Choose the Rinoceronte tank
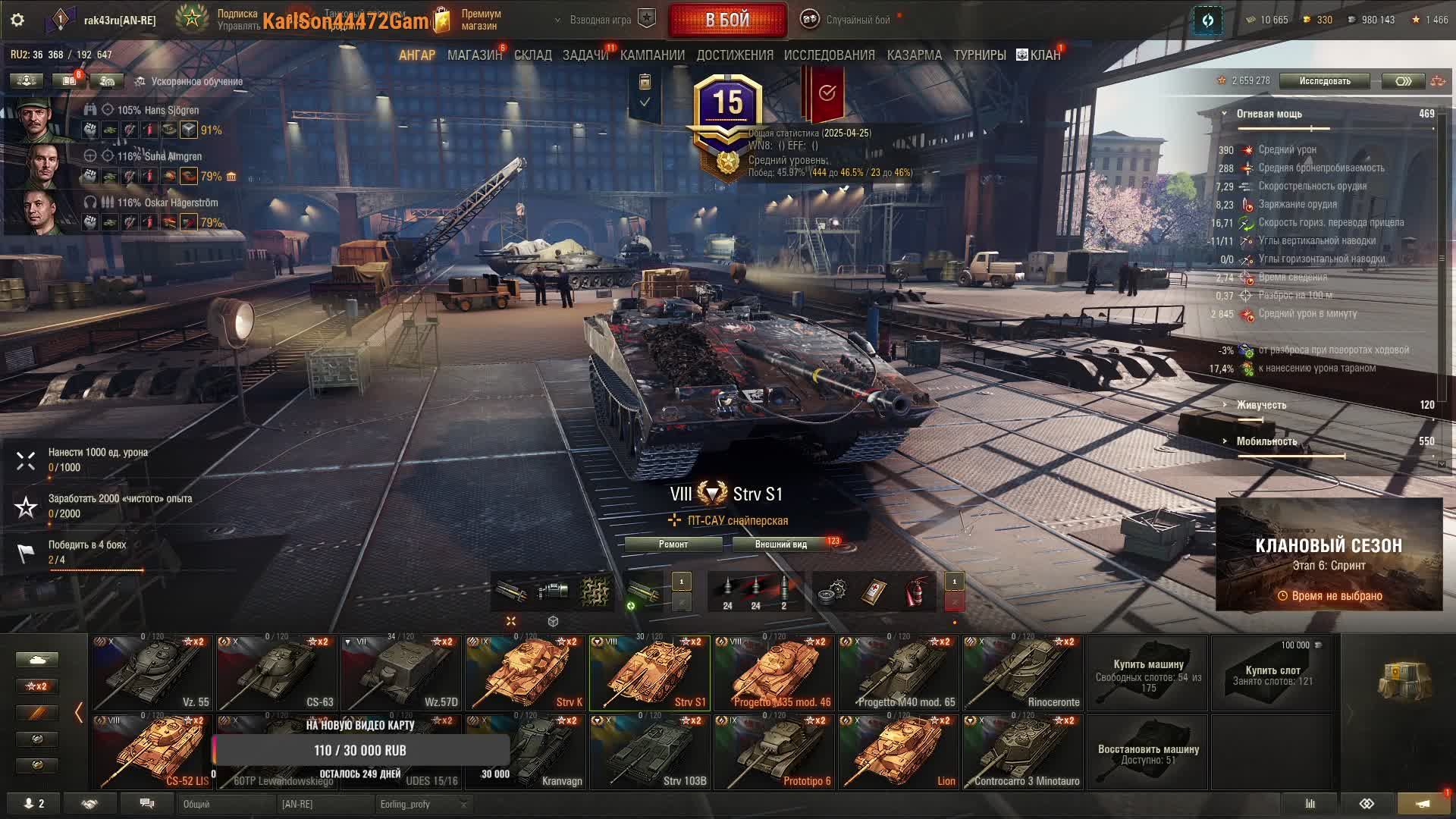Viewport: 1456px width, 819px height. (x=1023, y=673)
